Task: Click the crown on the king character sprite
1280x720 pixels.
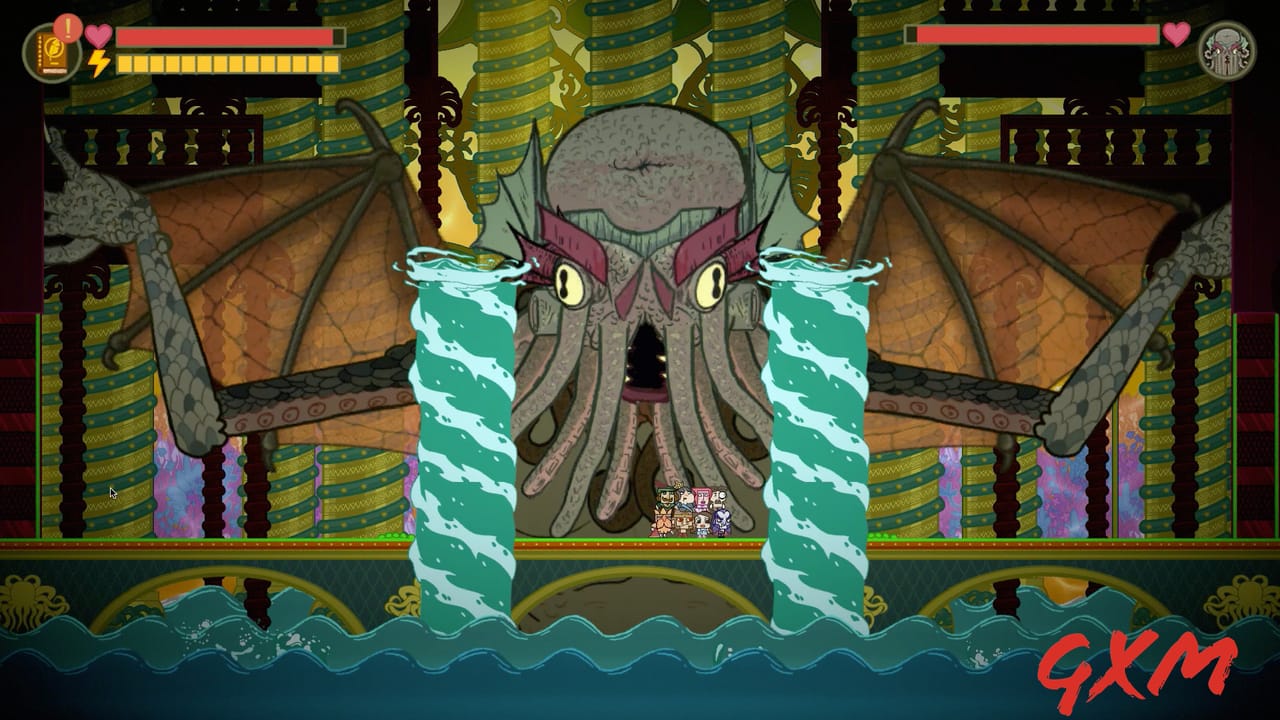Action: (678, 484)
